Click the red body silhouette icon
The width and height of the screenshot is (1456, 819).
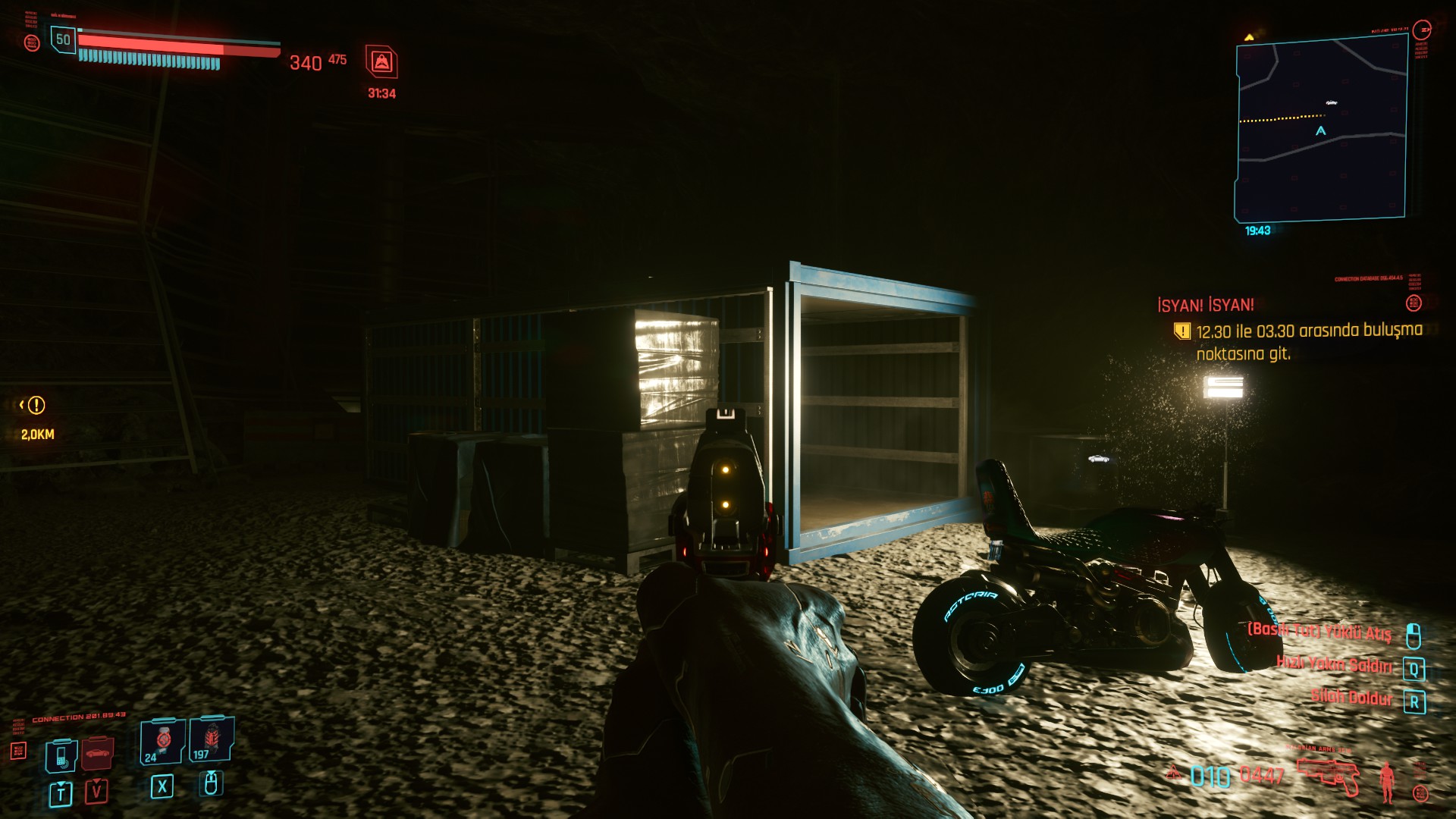pyautogui.click(x=1388, y=781)
